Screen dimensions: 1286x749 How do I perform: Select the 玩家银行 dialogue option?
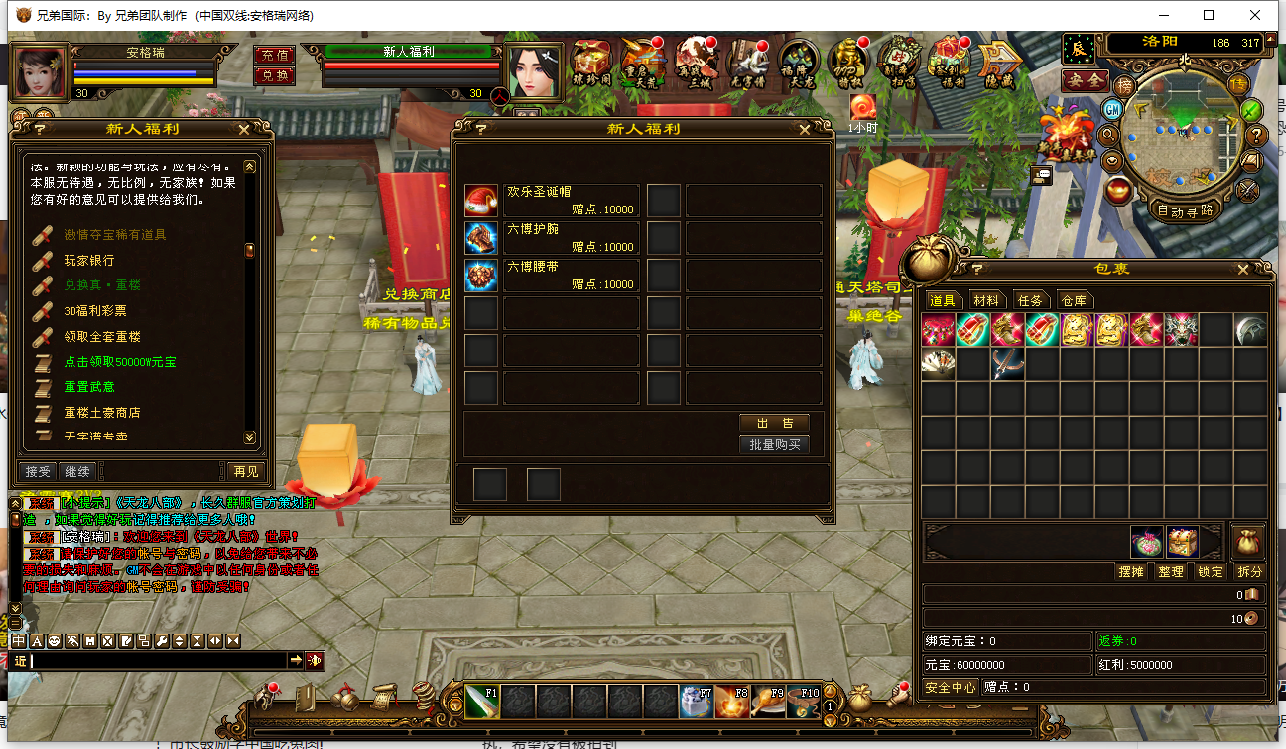(89, 260)
